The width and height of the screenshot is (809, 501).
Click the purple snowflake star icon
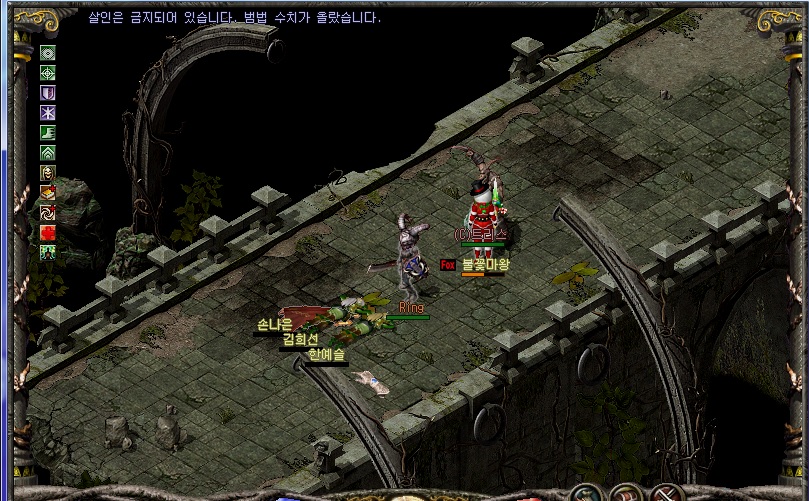click(x=48, y=113)
